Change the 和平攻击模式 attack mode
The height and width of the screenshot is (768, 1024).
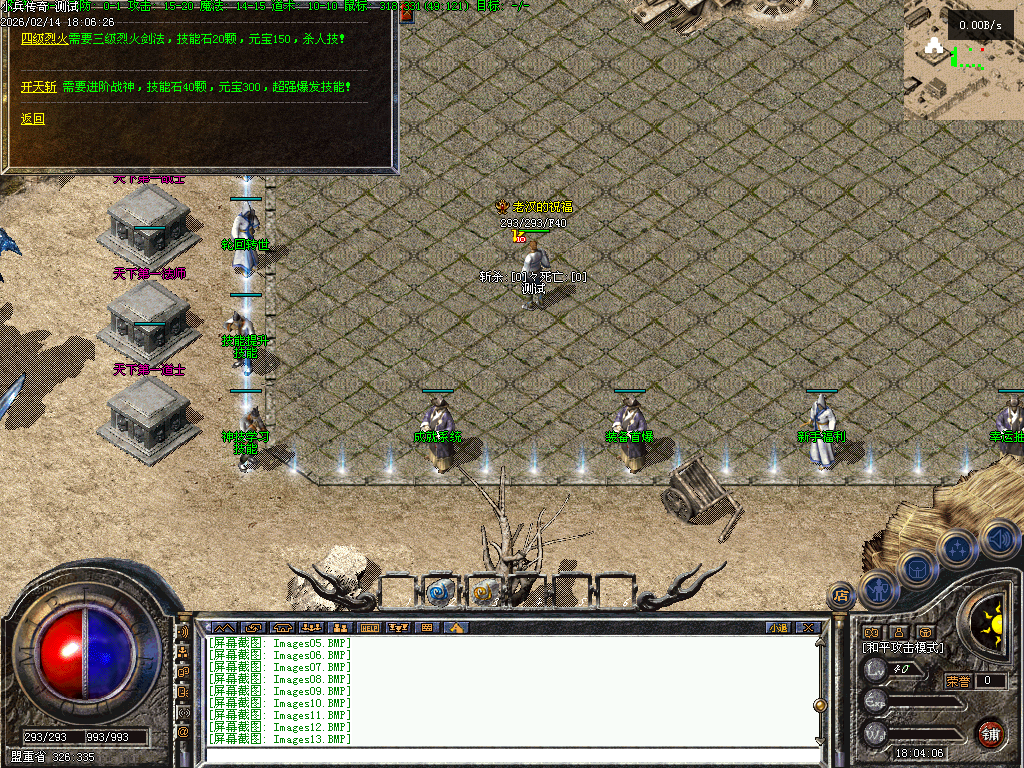tap(903, 648)
